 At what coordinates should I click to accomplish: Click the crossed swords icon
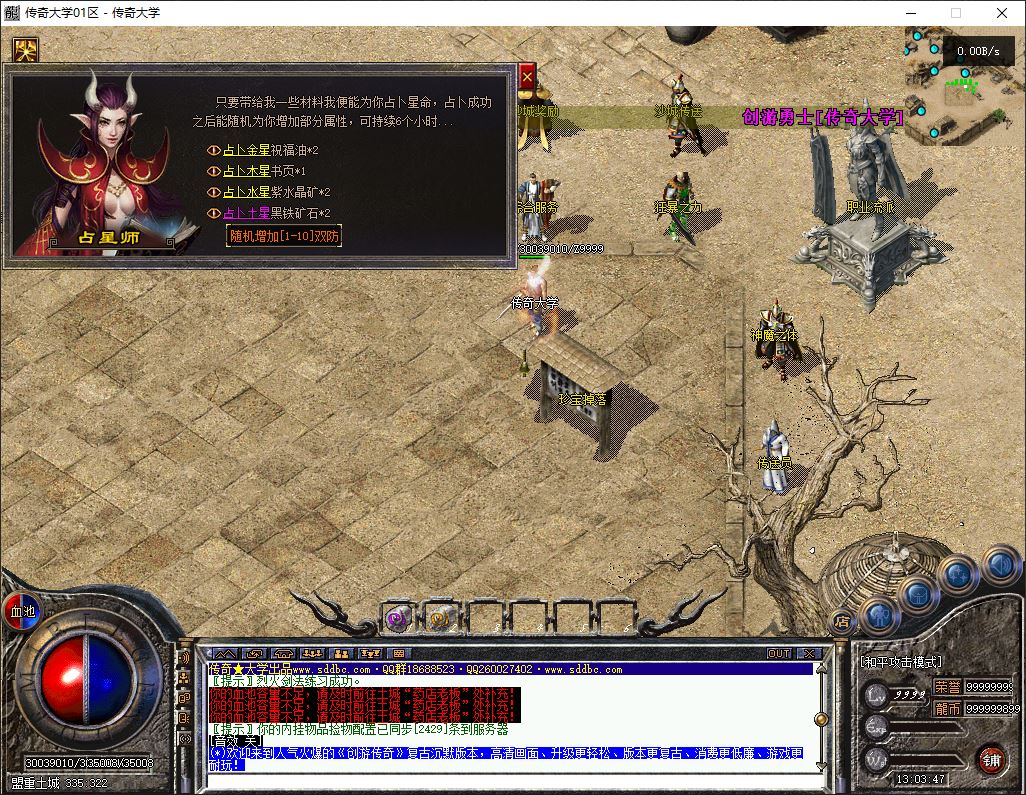tap(25, 50)
